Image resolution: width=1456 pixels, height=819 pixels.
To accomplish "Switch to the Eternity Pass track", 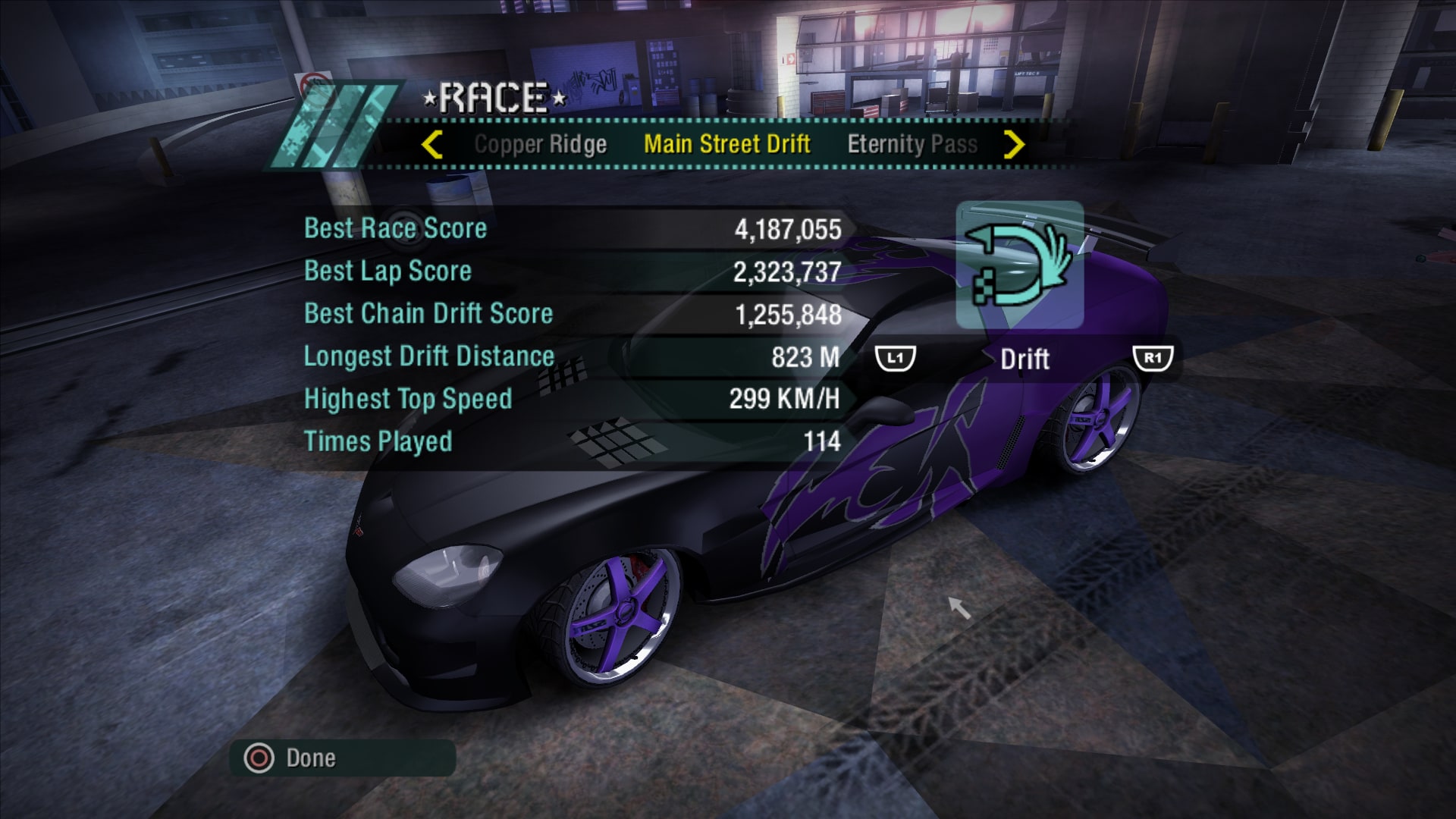I will click(912, 144).
